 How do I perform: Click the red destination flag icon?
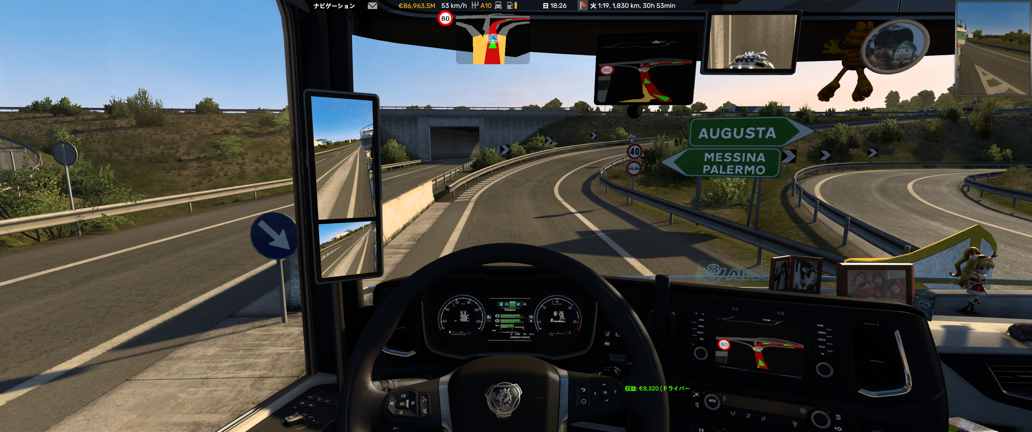coord(583,6)
